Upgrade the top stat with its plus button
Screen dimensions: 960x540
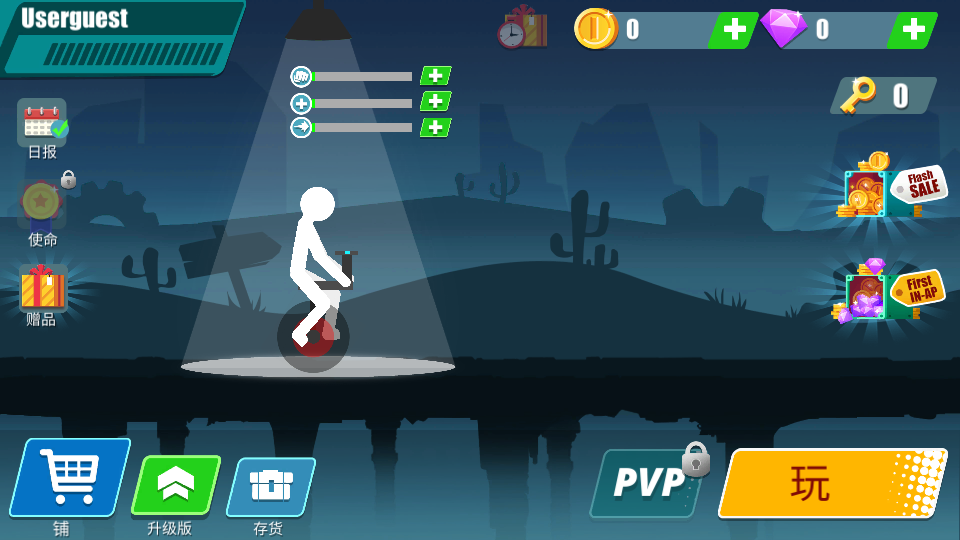435,76
